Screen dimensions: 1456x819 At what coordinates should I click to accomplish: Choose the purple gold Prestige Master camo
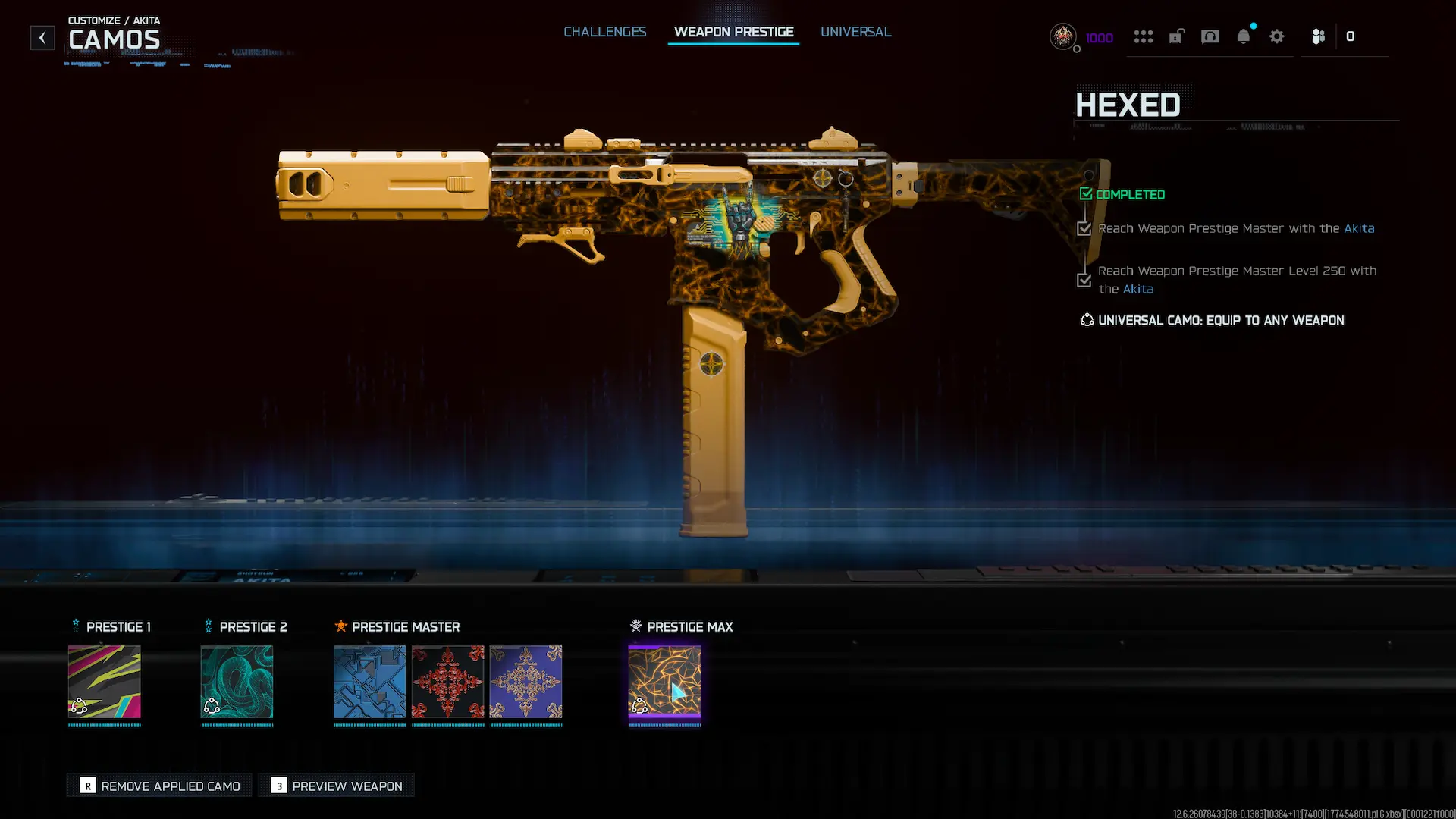tap(526, 682)
